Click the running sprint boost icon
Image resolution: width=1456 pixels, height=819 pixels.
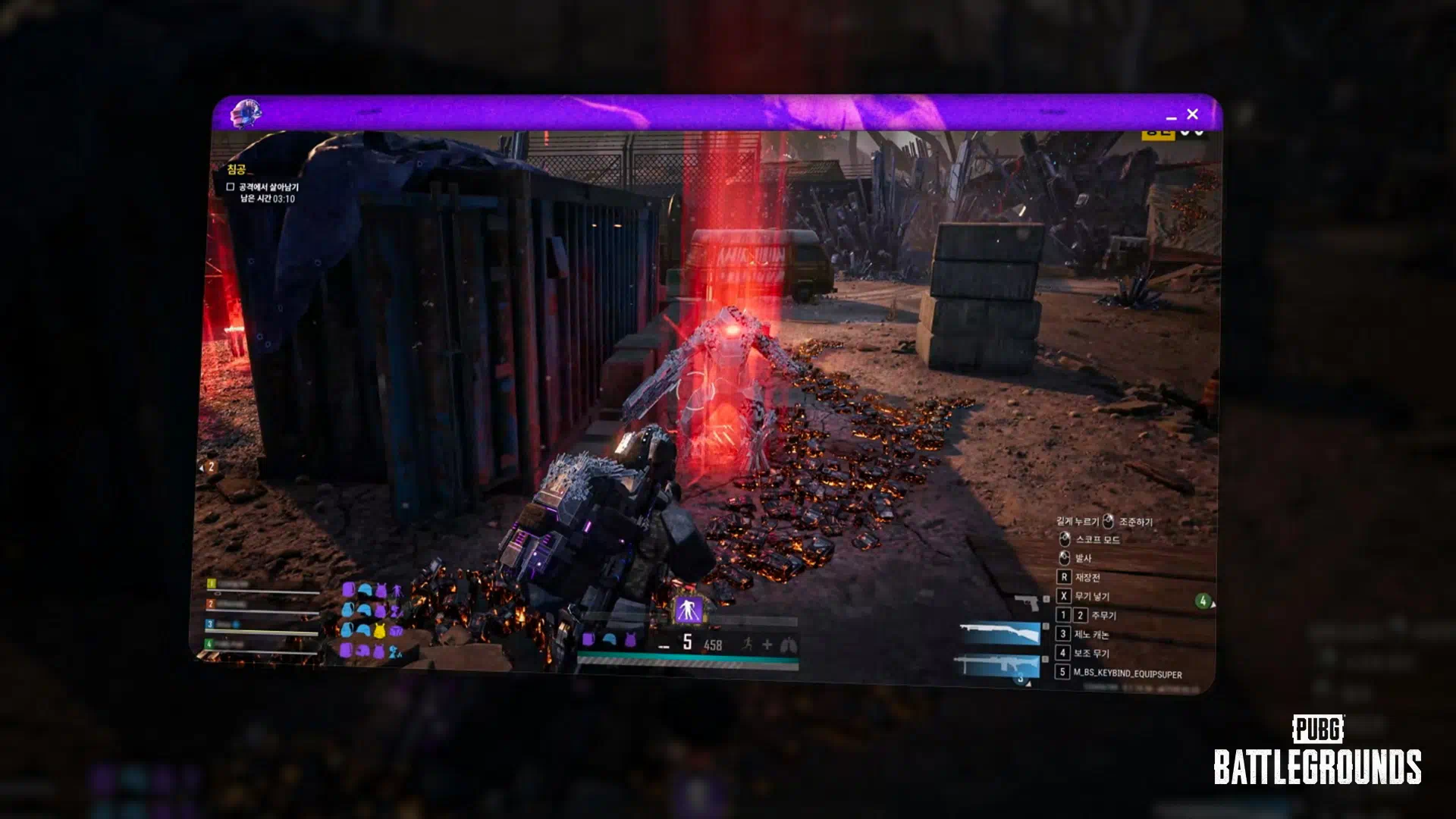(x=748, y=644)
